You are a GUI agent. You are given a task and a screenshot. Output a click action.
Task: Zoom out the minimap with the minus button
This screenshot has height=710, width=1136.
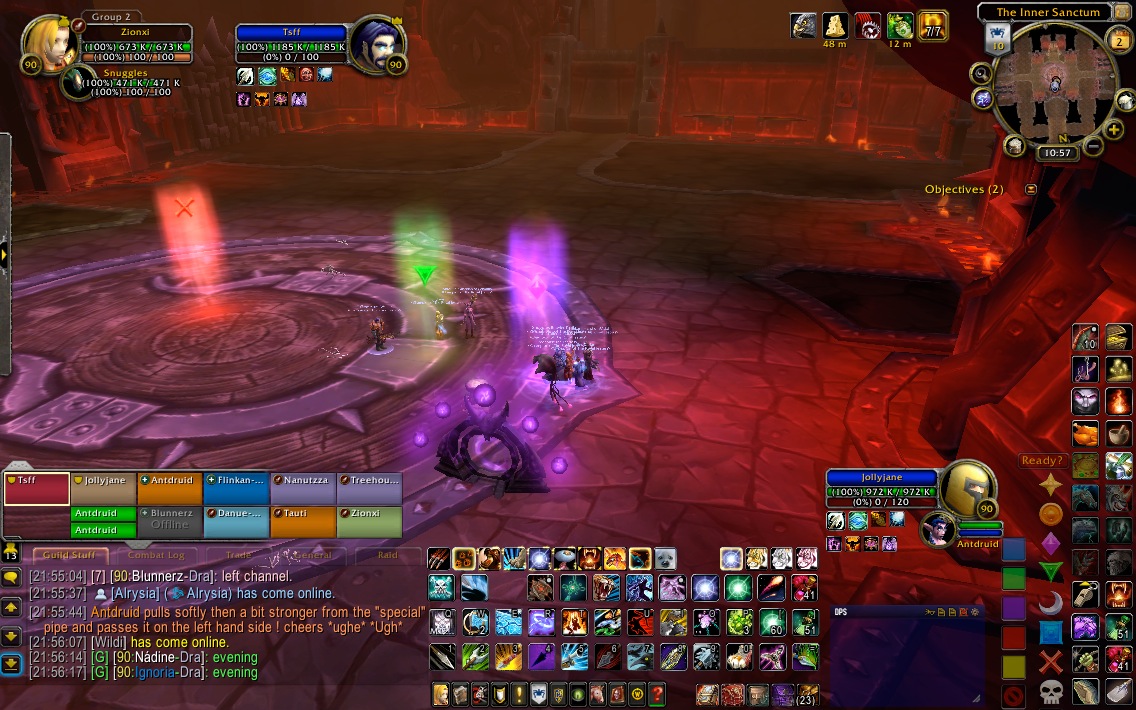(1092, 147)
